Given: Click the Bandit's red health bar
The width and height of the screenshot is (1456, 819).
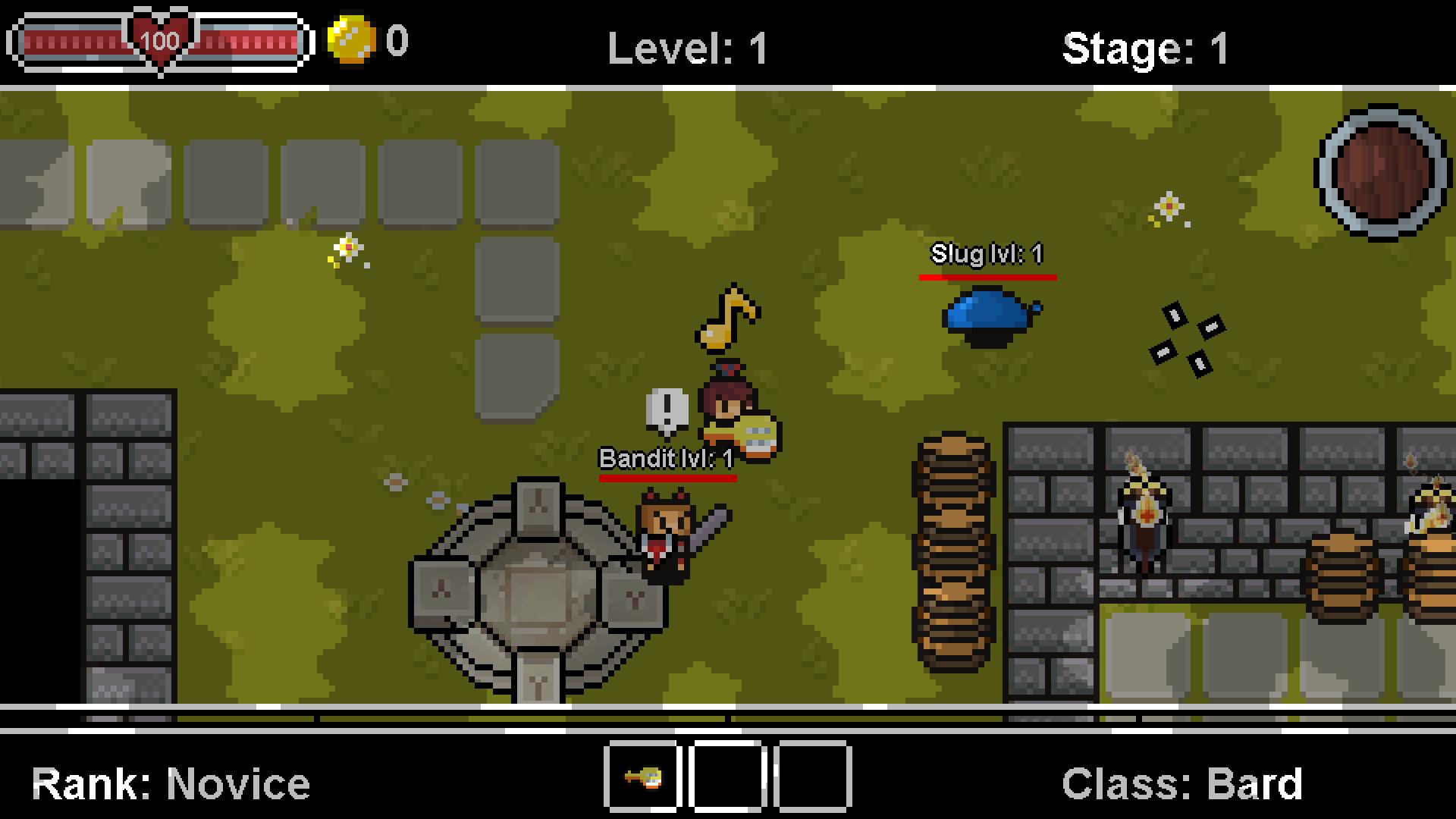Looking at the screenshot, I should [x=667, y=478].
